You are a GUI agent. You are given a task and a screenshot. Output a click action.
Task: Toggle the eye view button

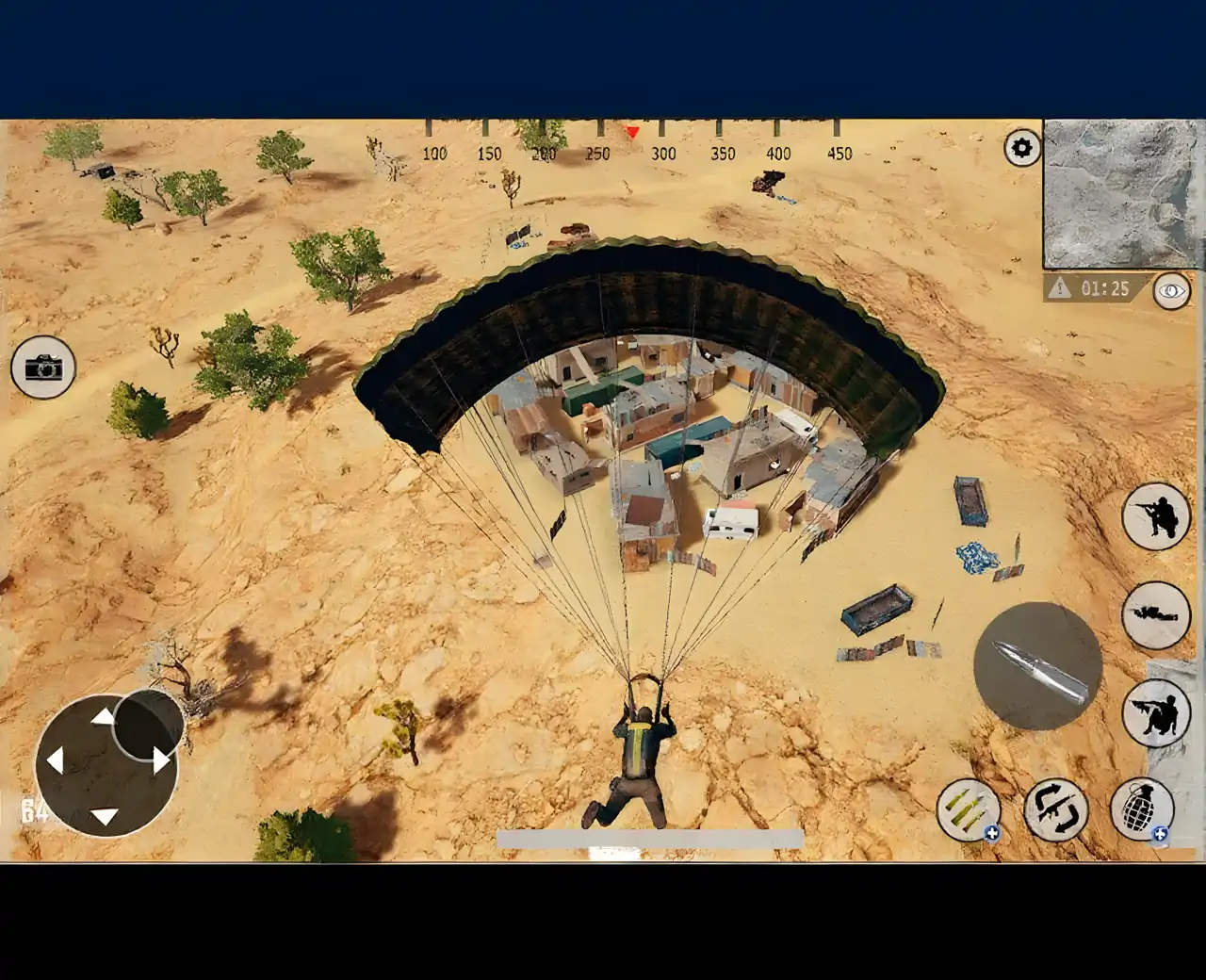pos(1171,290)
